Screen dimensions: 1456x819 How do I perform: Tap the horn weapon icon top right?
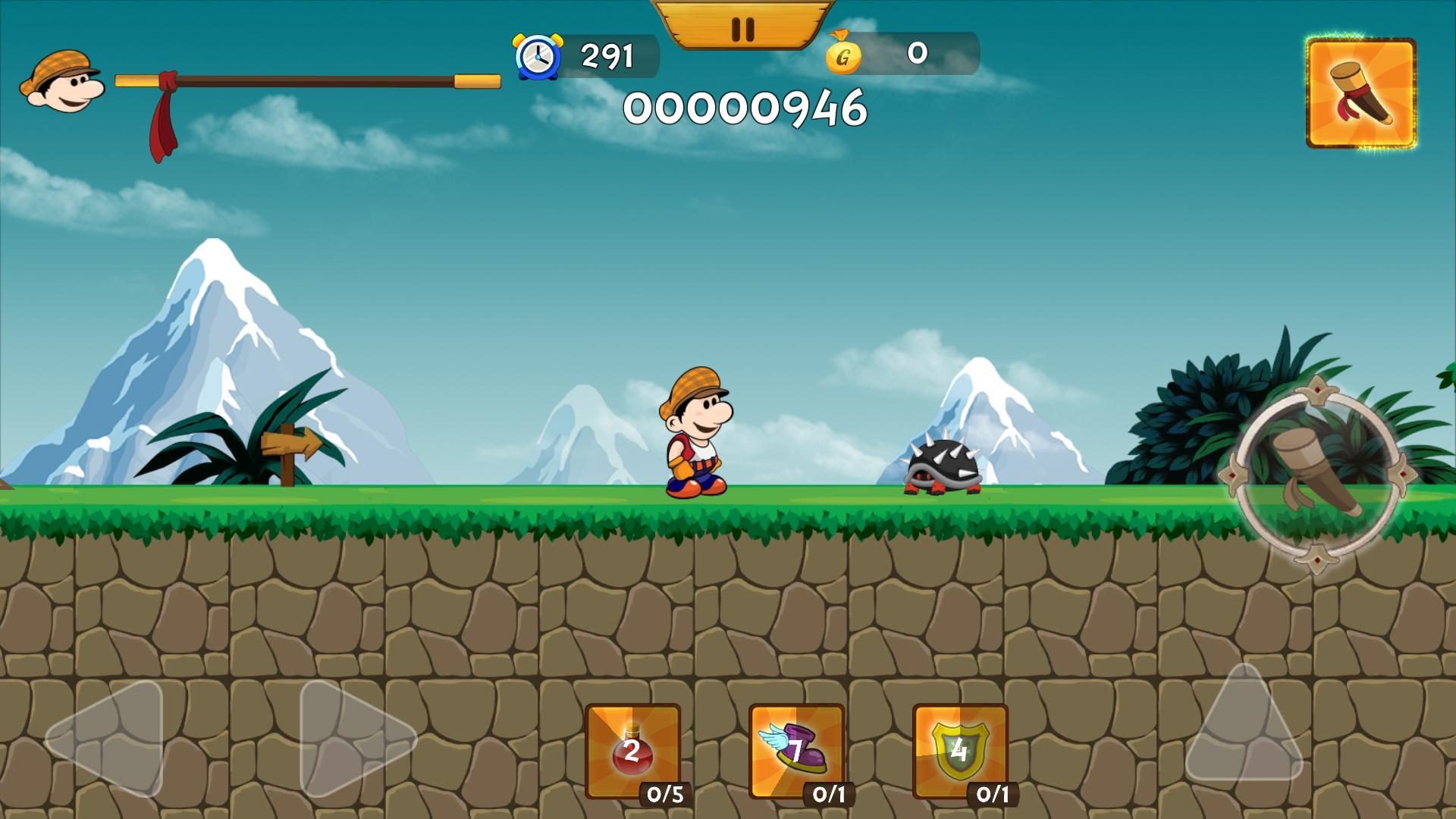click(1361, 93)
